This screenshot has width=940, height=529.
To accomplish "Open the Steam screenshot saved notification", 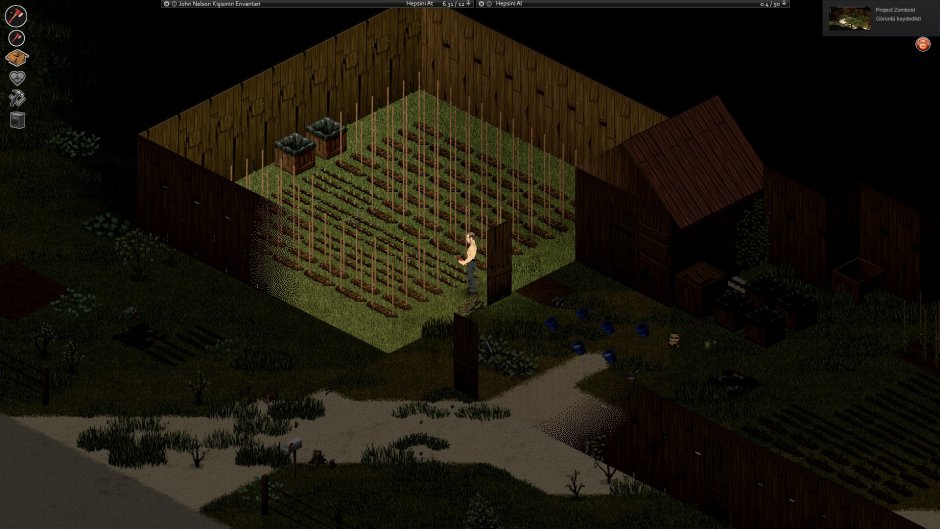I will (x=880, y=18).
